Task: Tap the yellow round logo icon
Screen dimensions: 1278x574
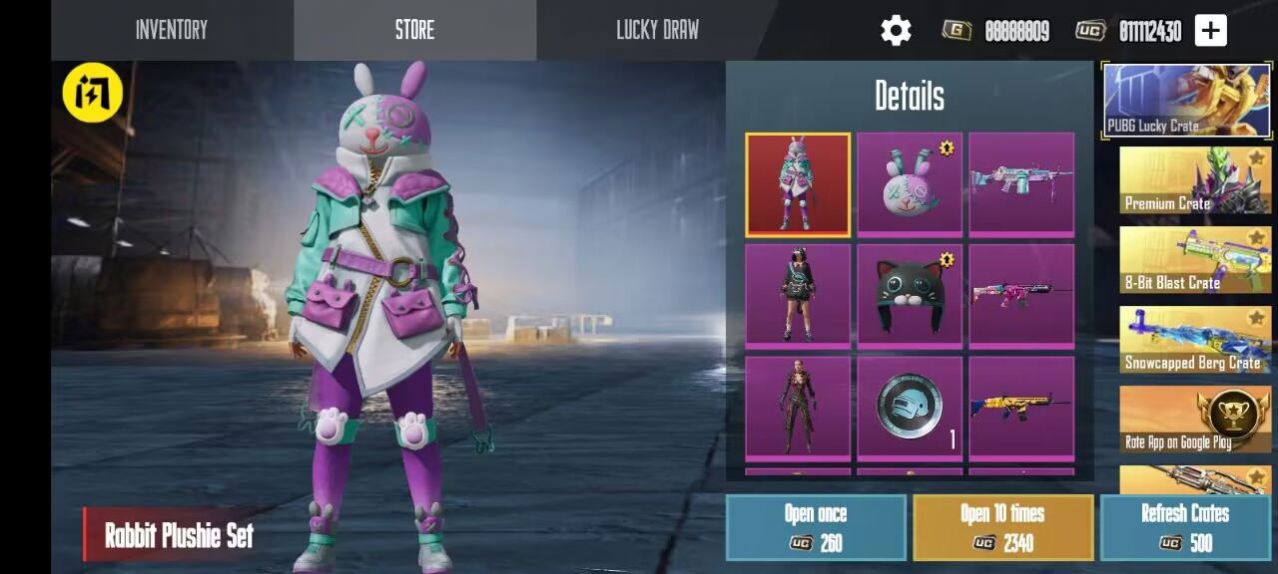Action: coord(93,93)
